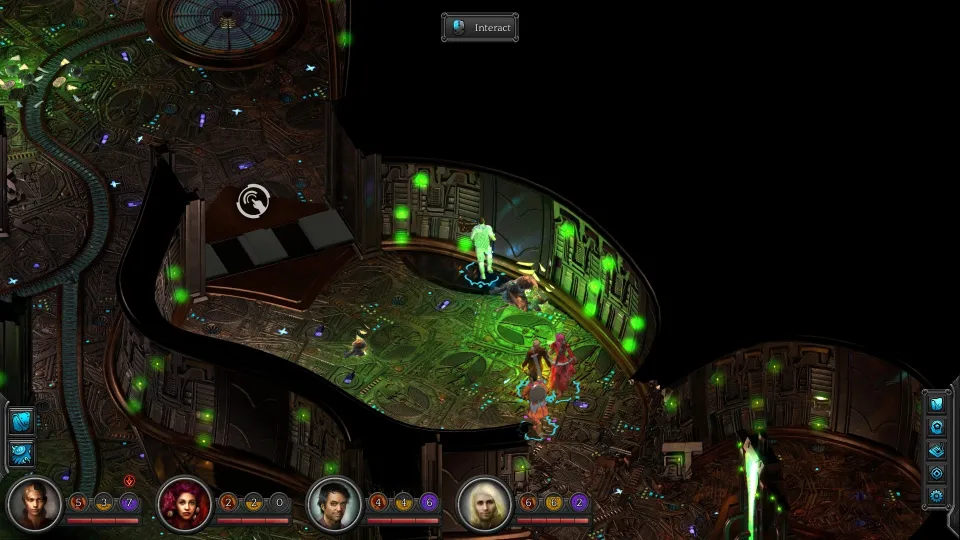The height and width of the screenshot is (540, 960).
Task: Open options with the gear icon
Action: point(937,495)
